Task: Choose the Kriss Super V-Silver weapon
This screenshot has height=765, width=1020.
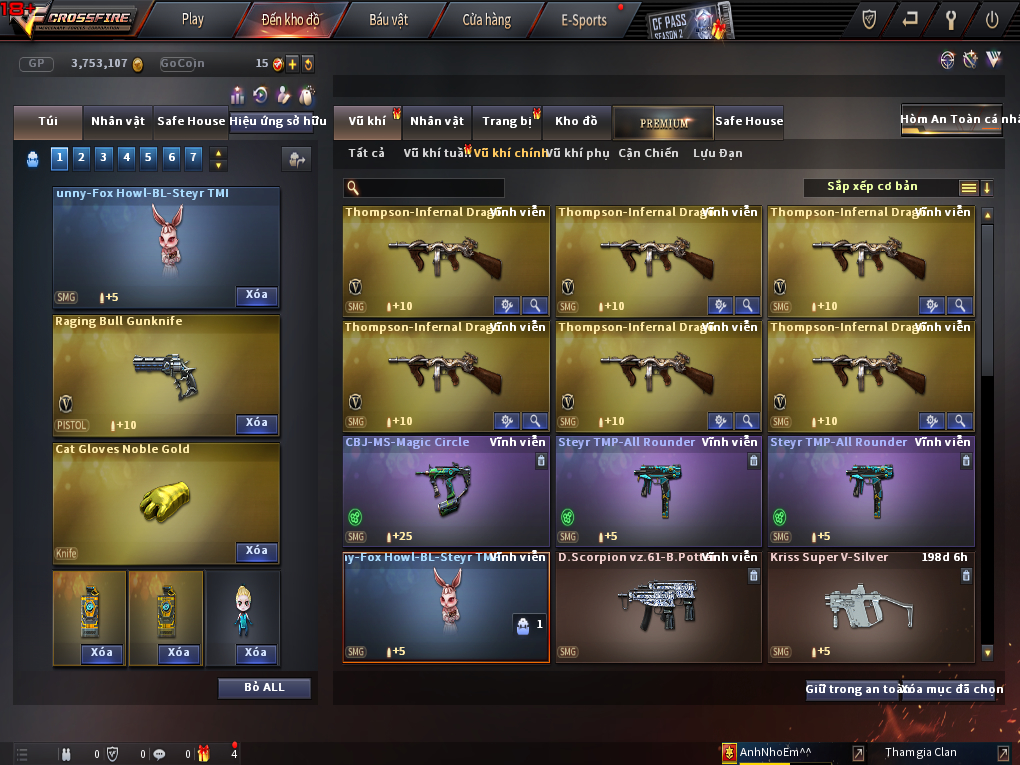Action: (870, 605)
